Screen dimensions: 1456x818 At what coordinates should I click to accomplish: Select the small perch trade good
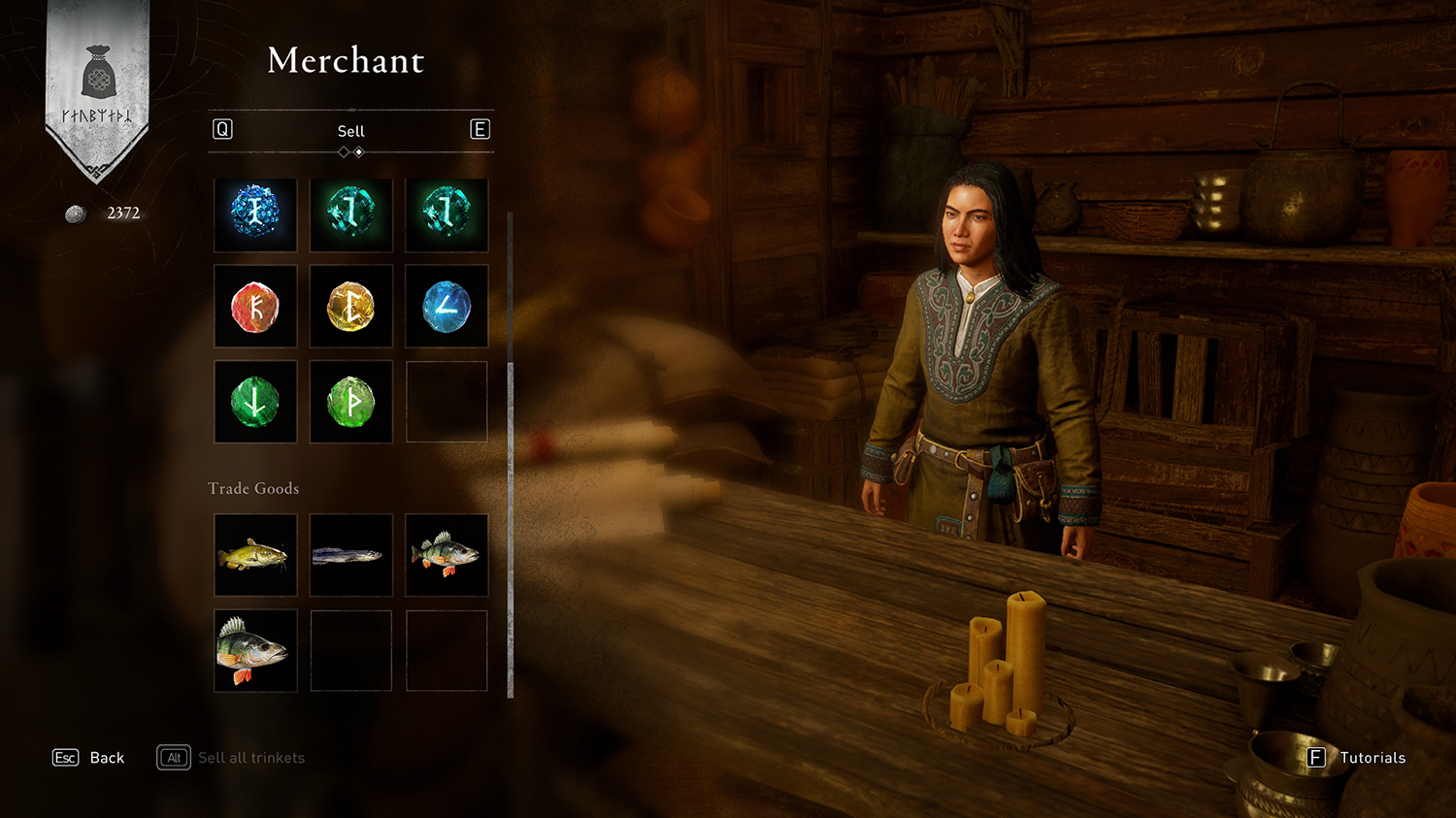coord(447,554)
